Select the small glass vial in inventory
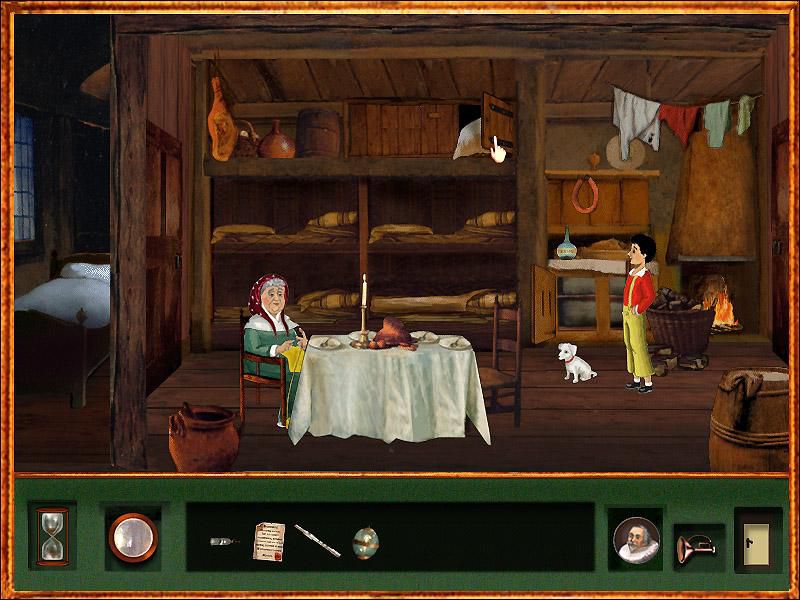This screenshot has width=800, height=600. 224,541
